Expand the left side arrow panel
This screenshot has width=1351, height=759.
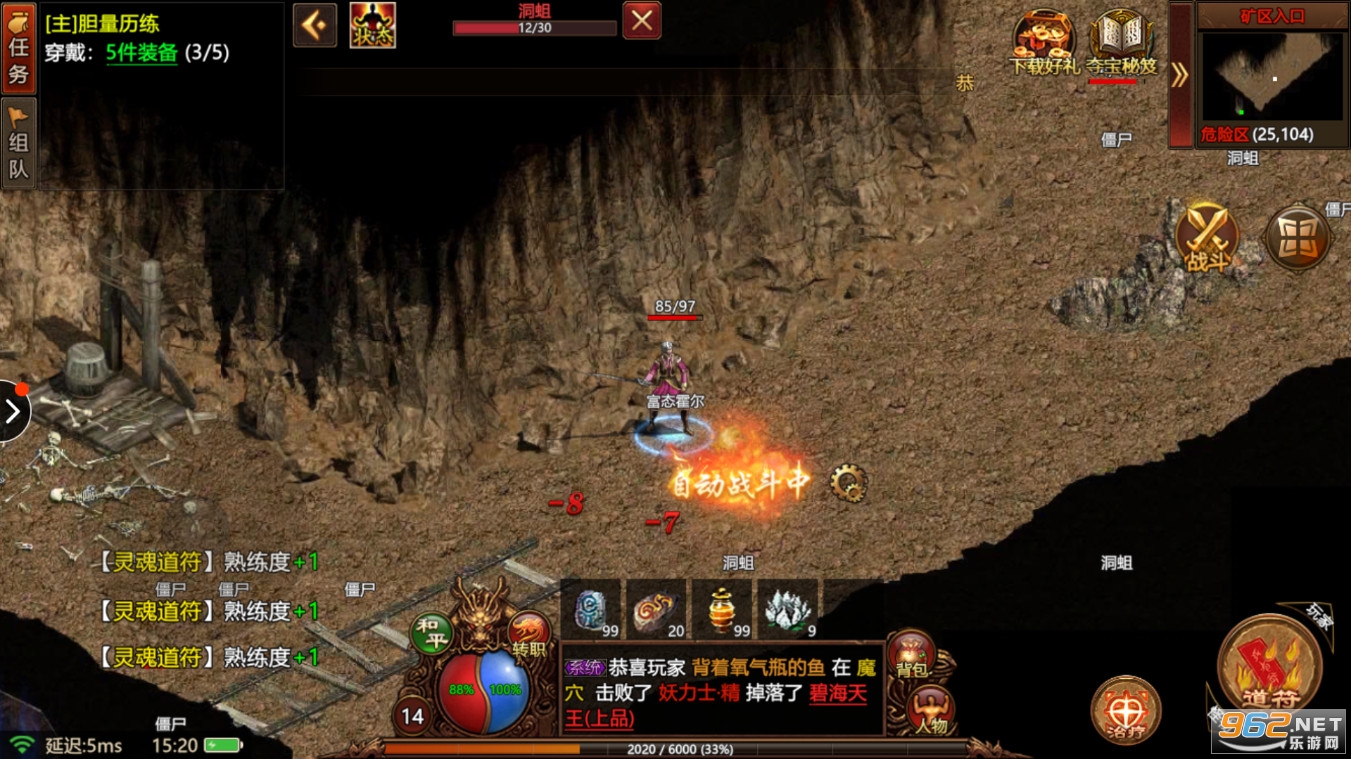tap(13, 411)
